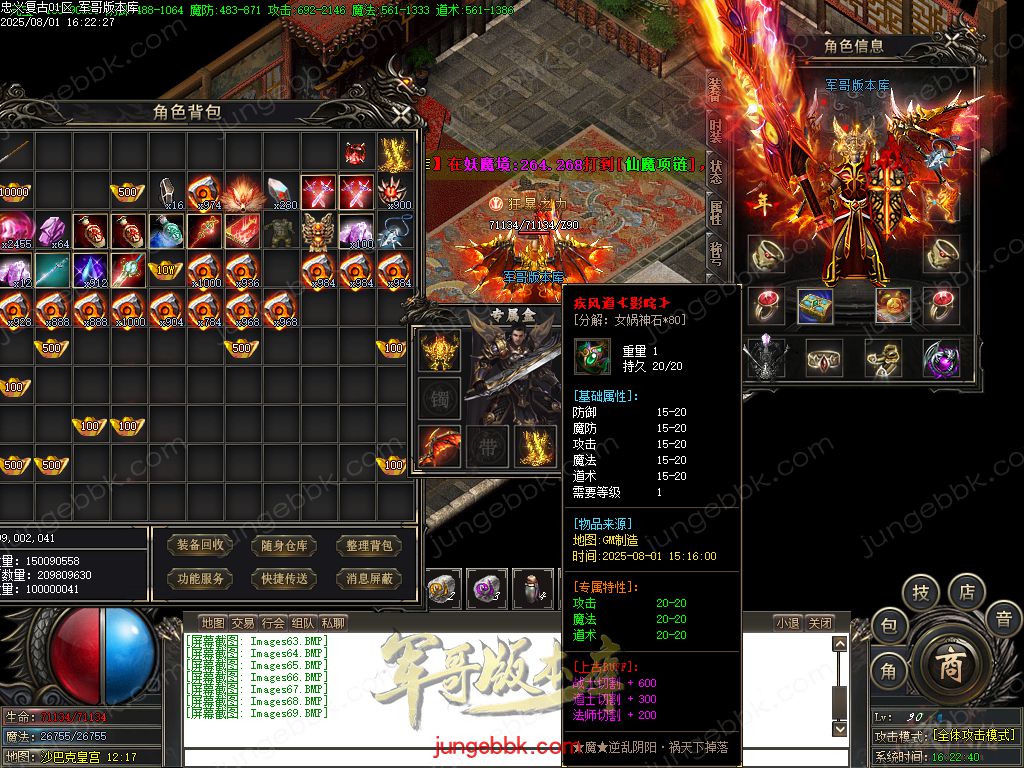Viewport: 1024px width, 768px height.
Task: Toggle 消息屏蔽 message blocking
Action: coord(369,579)
